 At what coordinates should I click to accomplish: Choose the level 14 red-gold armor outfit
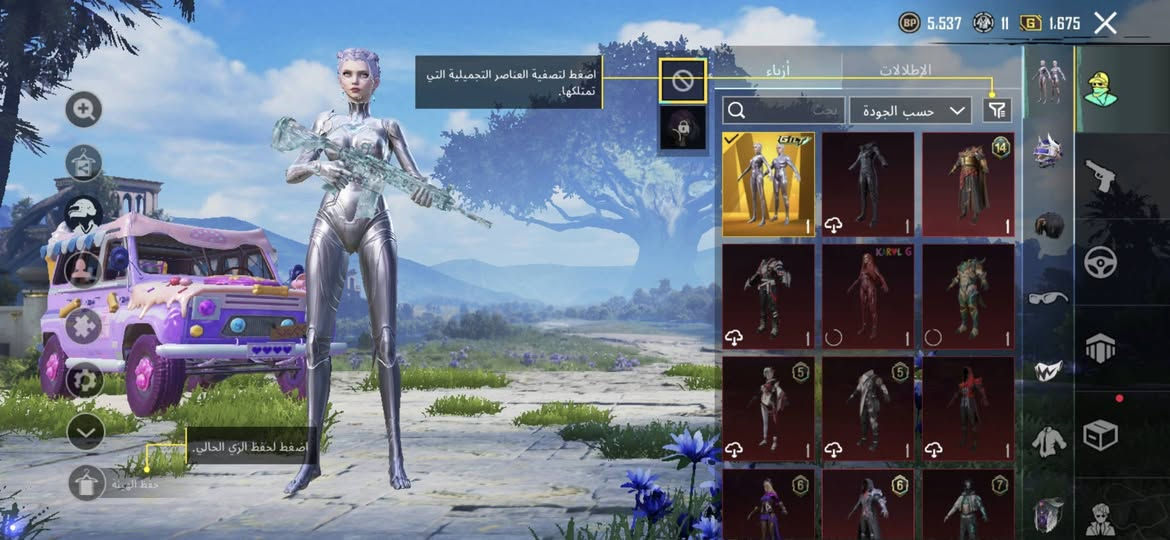(968, 184)
